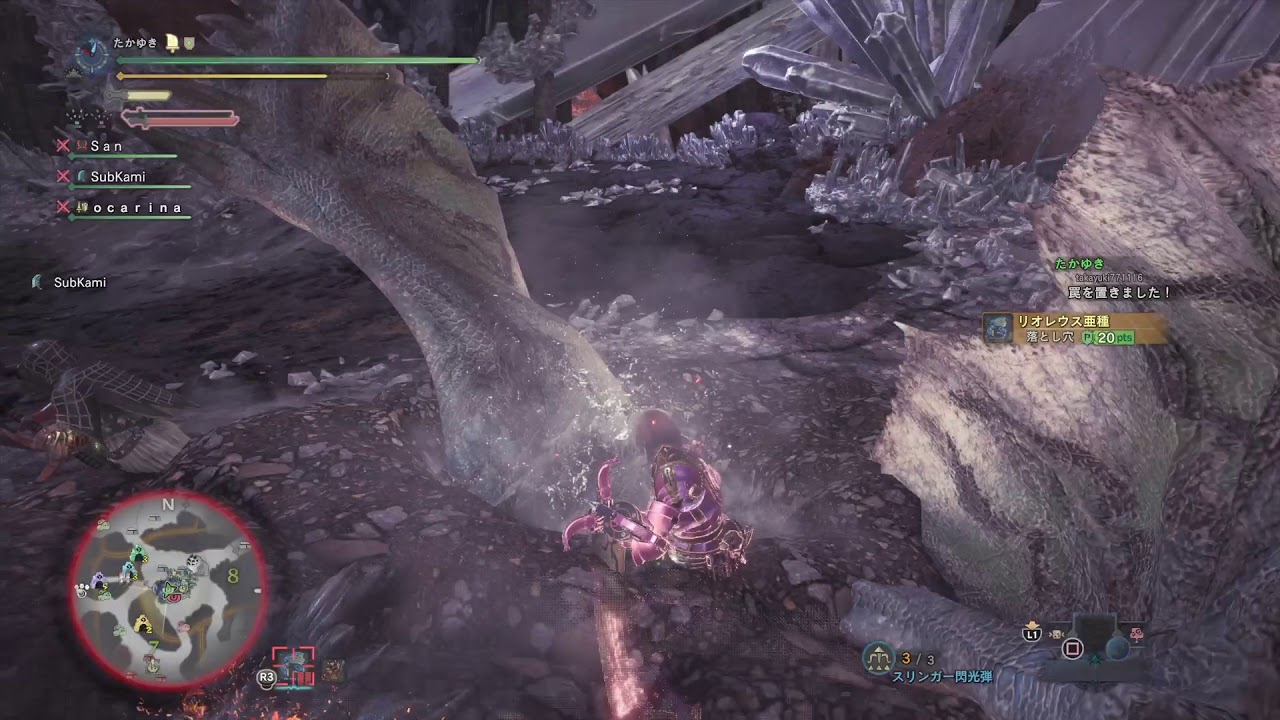
Task: Click the shield buff icon next to the bell
Action: point(188,45)
